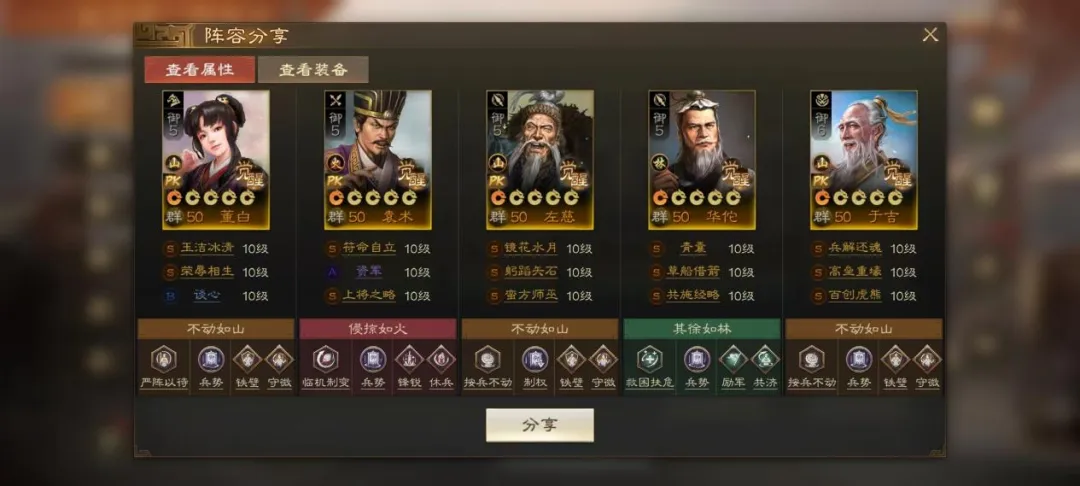View the 玉洁冰清 skill
The height and width of the screenshot is (486, 1080).
click(209, 248)
